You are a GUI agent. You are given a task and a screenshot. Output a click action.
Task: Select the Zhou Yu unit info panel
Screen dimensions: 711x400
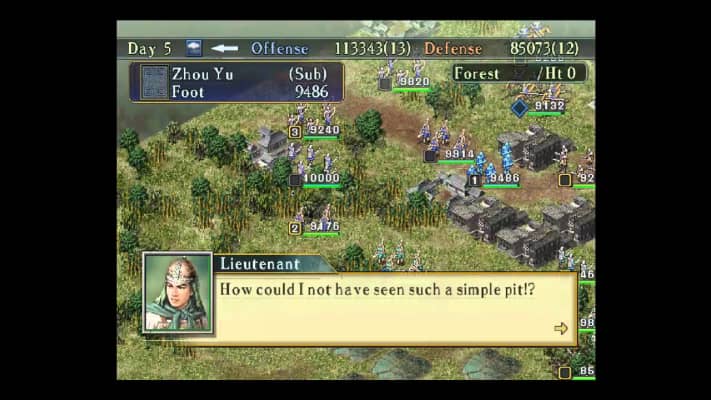click(236, 83)
